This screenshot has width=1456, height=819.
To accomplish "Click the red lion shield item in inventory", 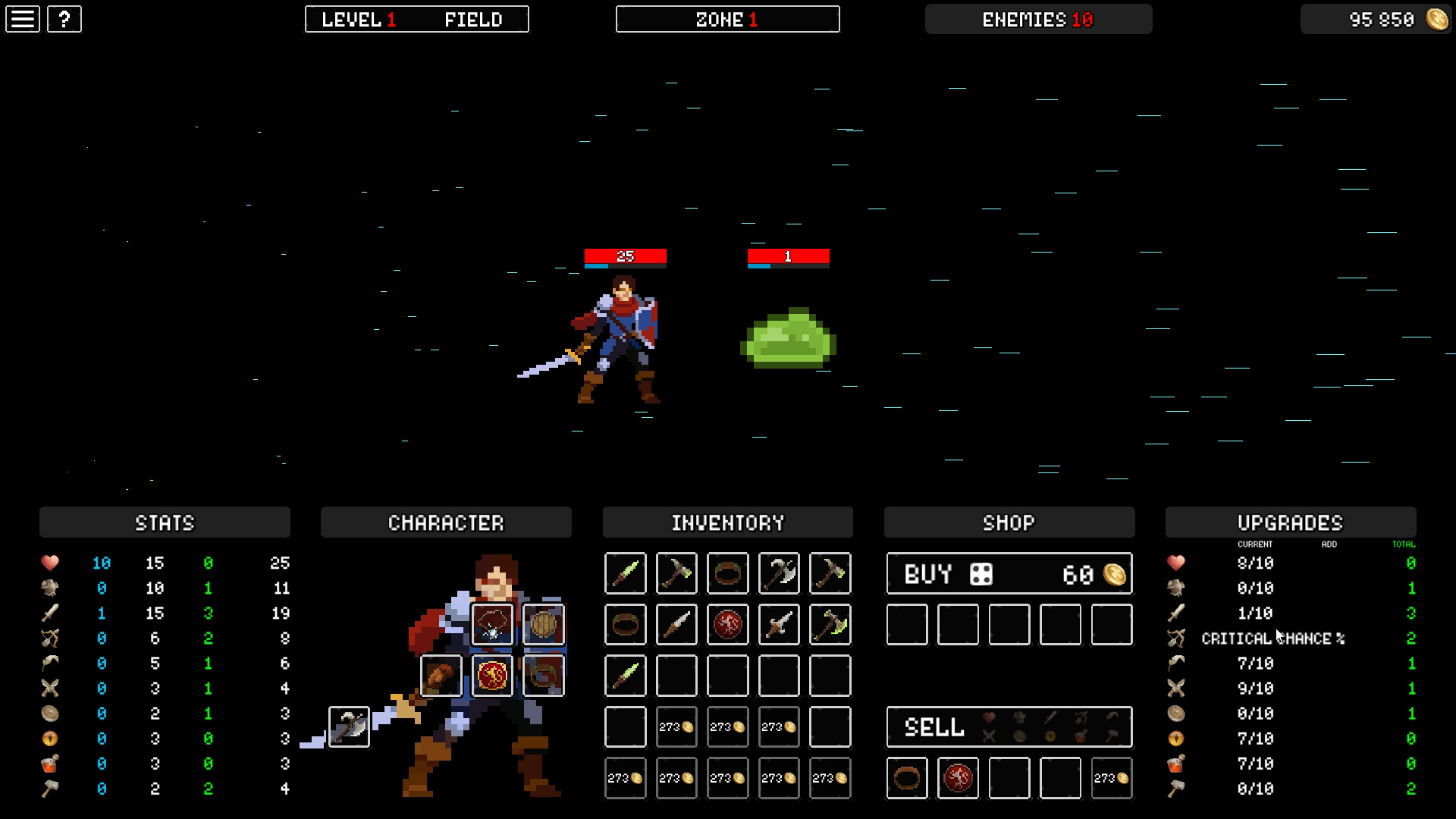I will coord(726,624).
